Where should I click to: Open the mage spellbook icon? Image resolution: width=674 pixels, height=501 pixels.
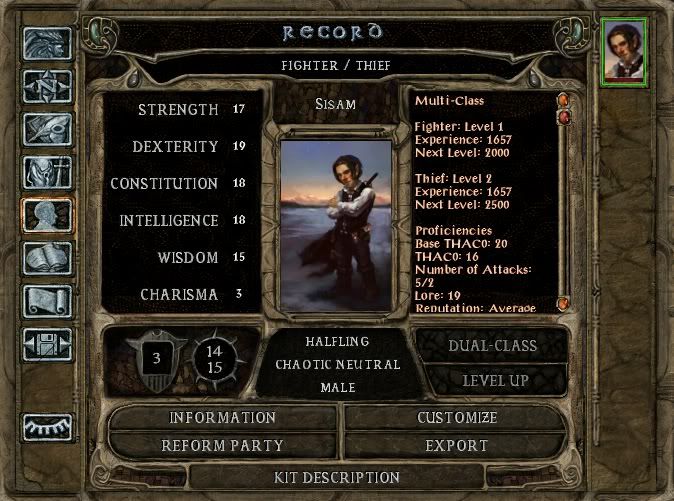(47, 259)
